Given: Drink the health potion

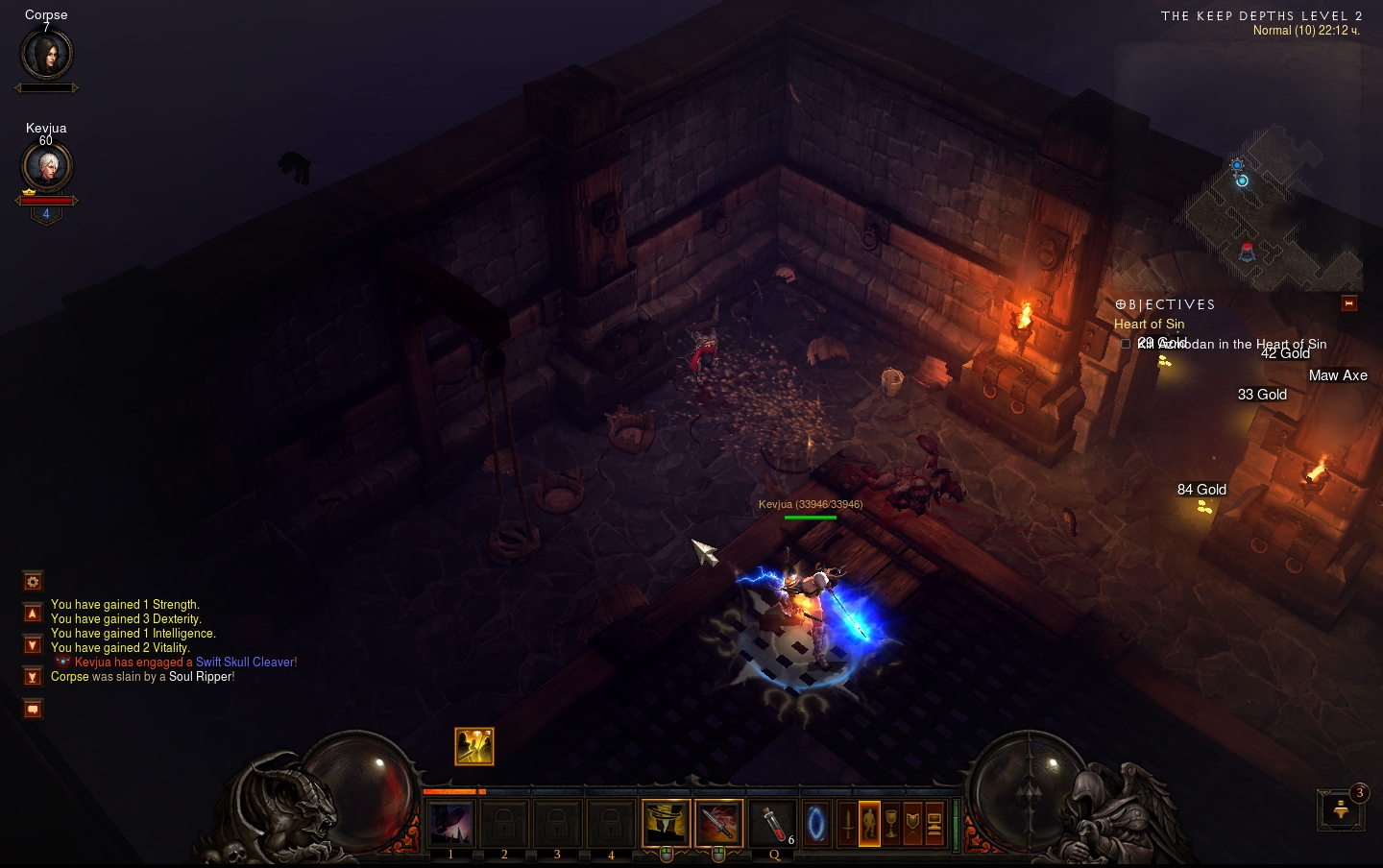Looking at the screenshot, I should [773, 824].
